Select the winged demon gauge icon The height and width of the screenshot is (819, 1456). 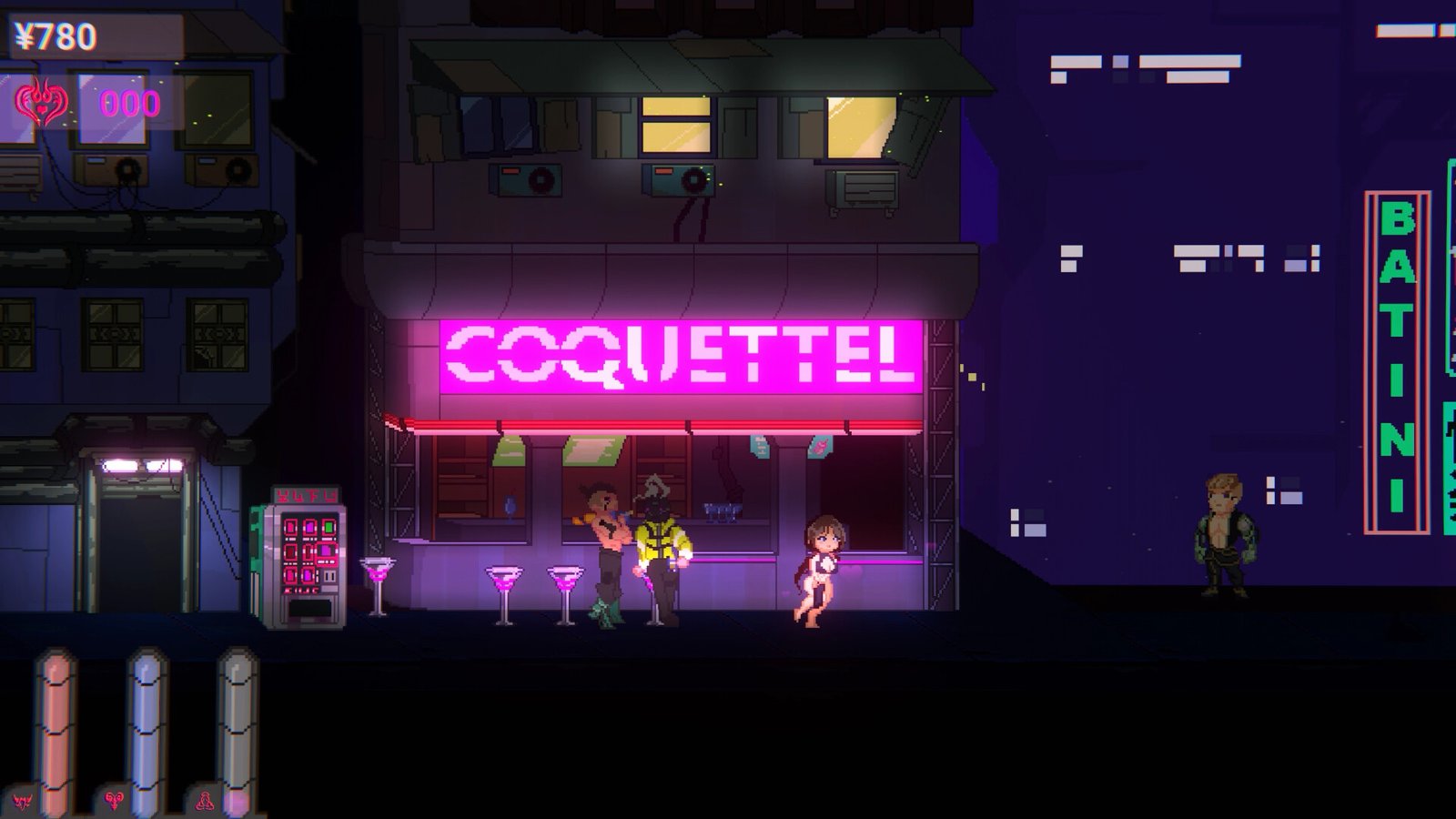[x=22, y=801]
